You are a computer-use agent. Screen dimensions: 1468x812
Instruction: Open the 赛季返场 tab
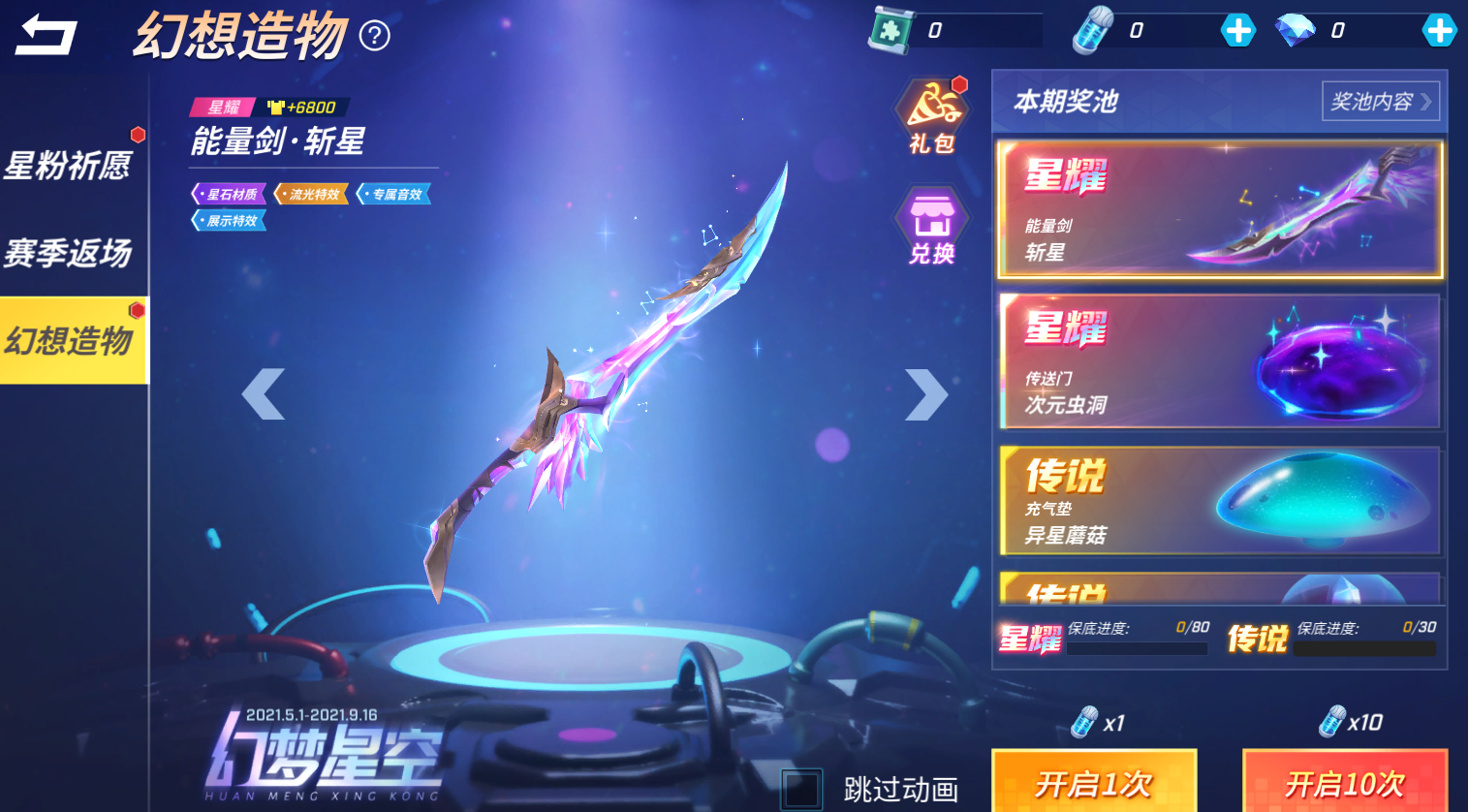coord(70,250)
